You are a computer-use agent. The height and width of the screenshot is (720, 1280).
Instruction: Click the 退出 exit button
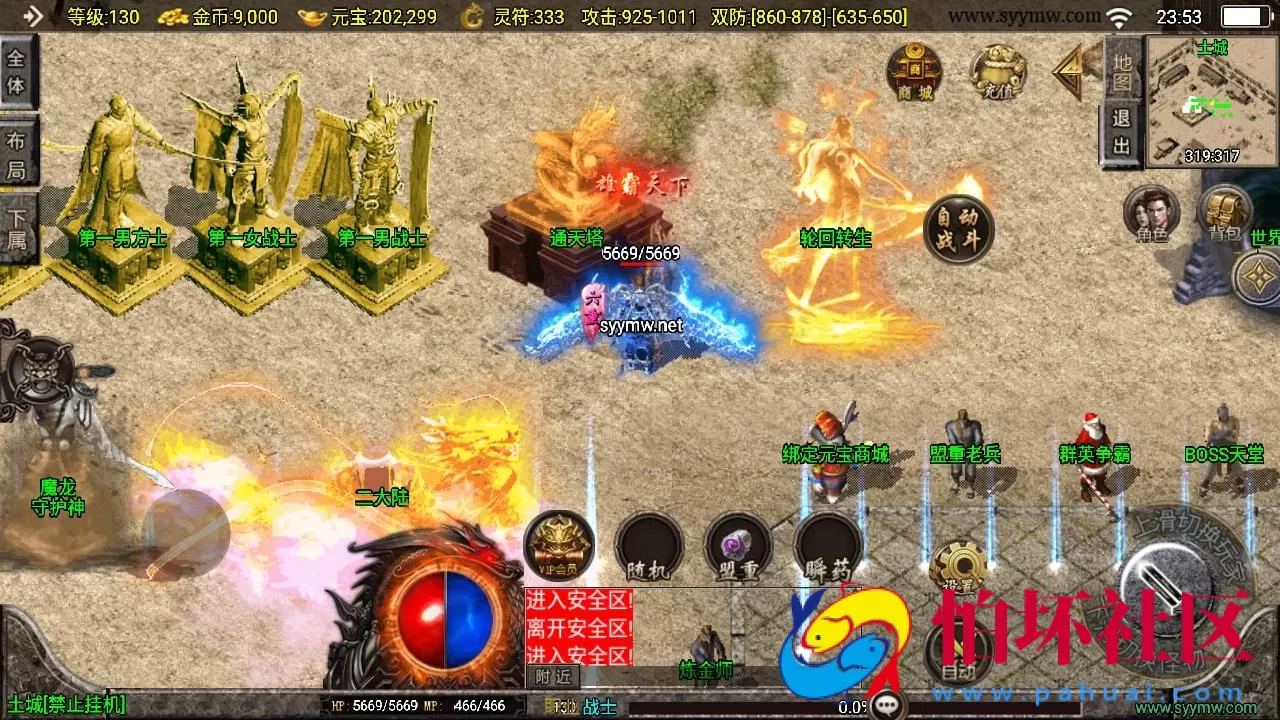click(x=1123, y=132)
